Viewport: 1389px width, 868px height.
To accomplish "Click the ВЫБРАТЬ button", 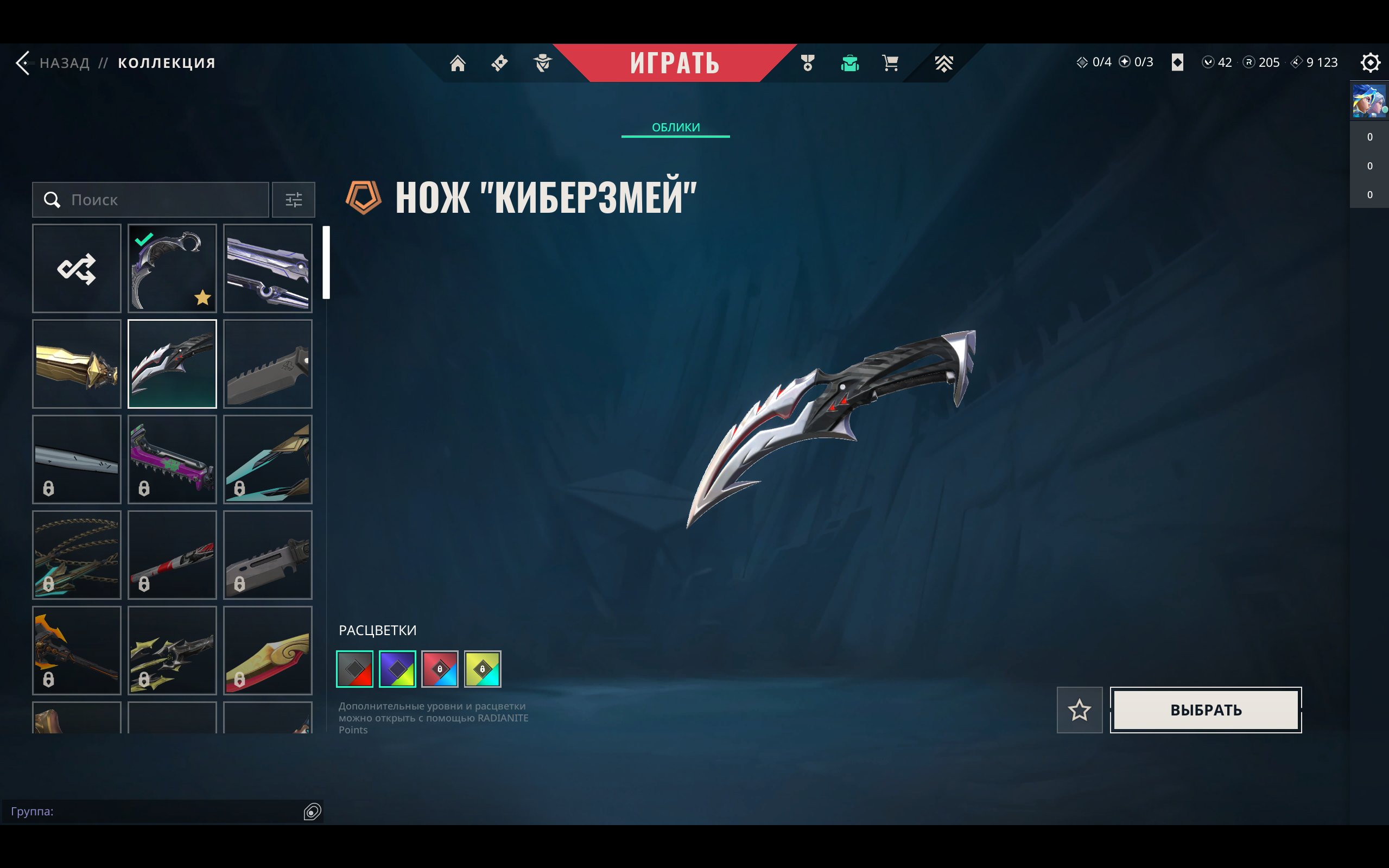I will (1206, 710).
